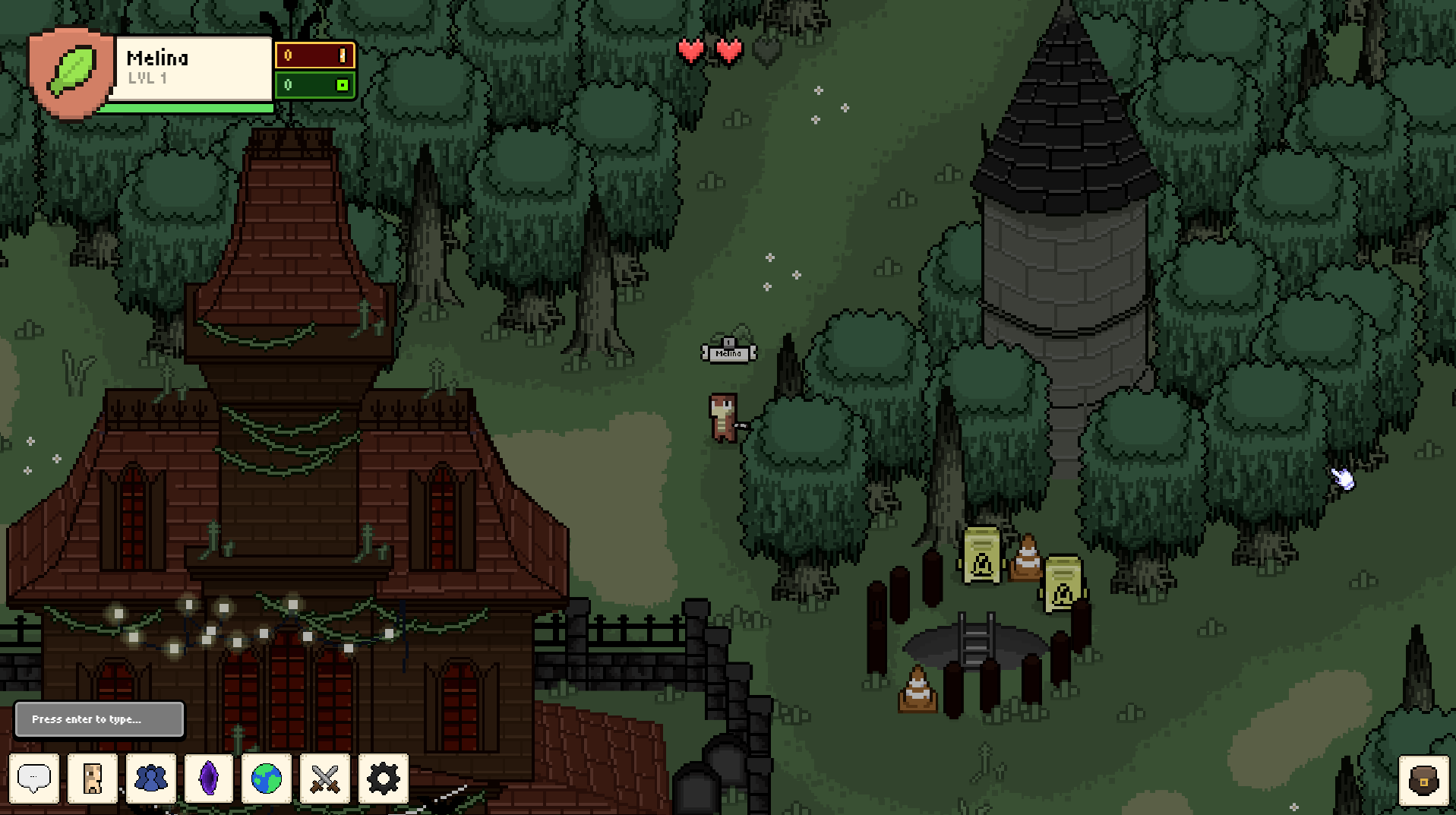Open the globe world icon

coord(267,778)
